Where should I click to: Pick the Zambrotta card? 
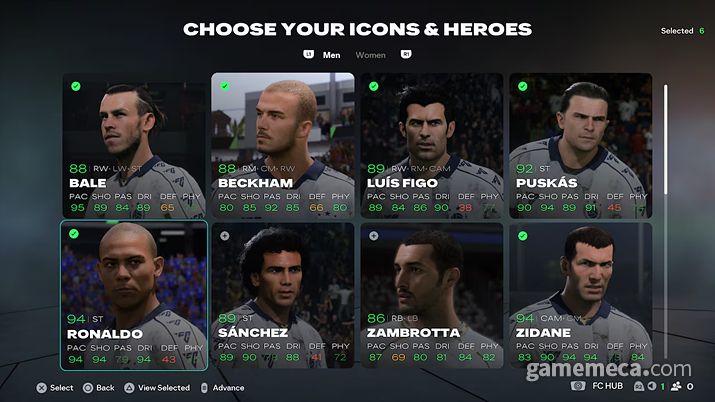pyautogui.click(x=431, y=295)
